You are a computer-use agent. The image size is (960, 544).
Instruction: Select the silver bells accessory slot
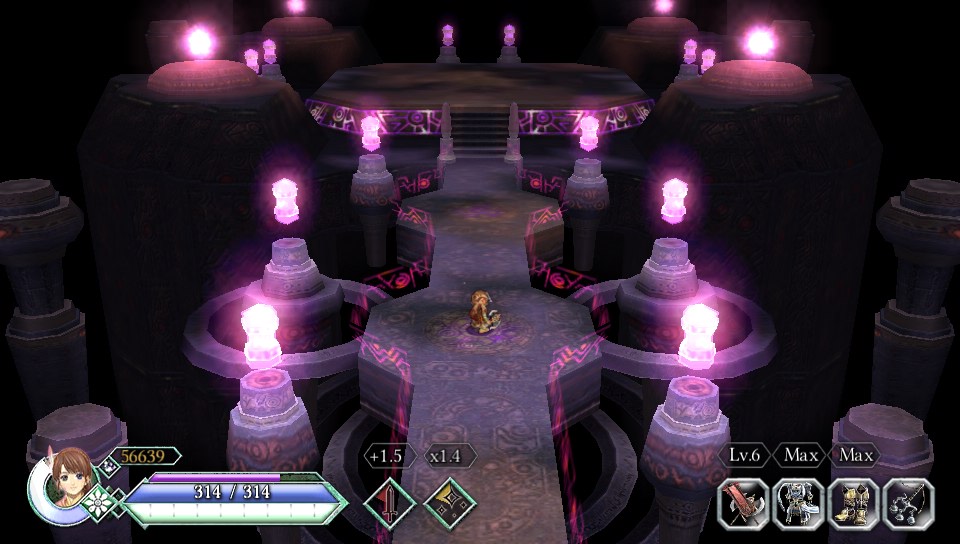coord(909,503)
